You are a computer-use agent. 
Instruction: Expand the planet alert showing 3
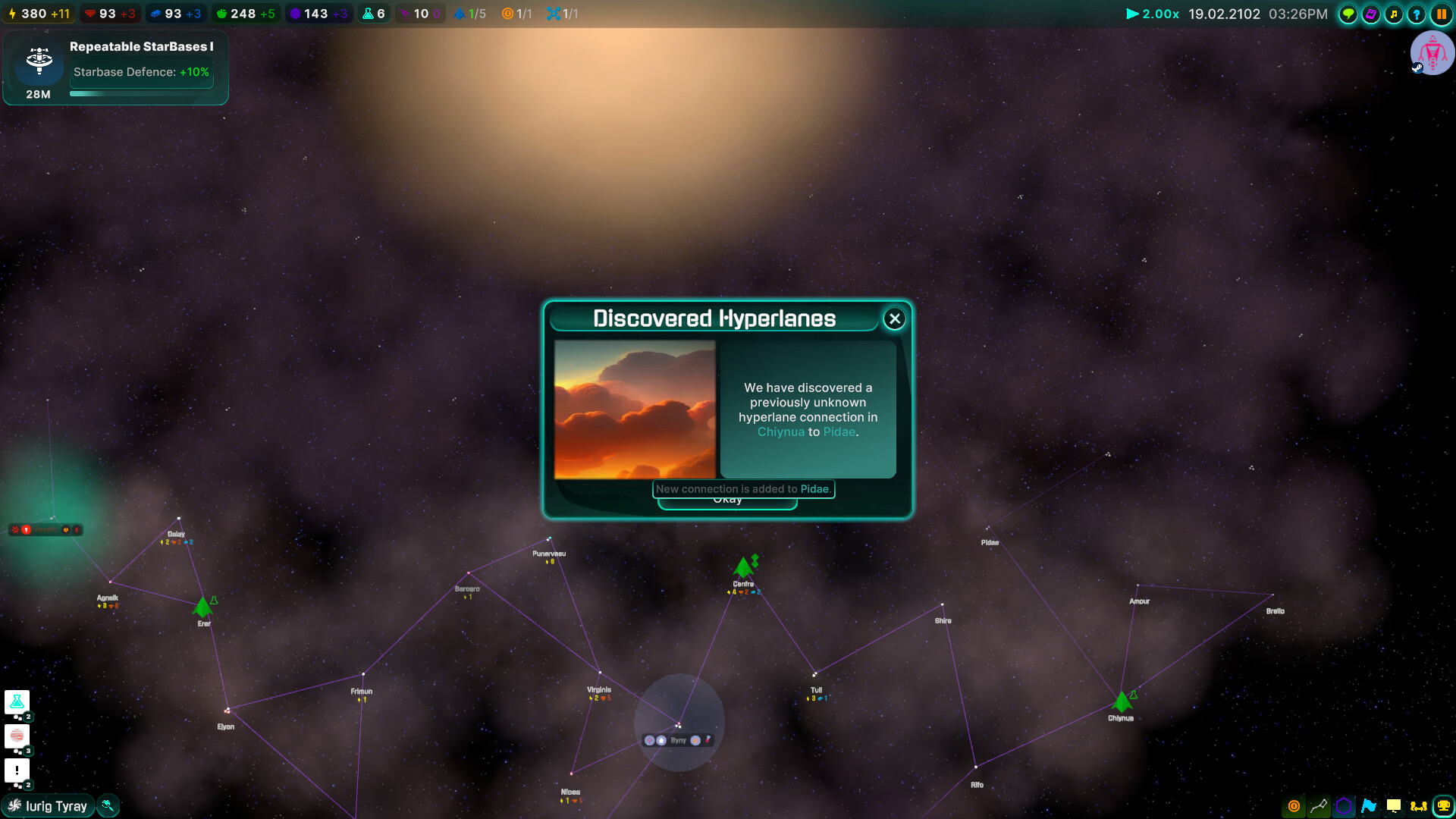click(x=17, y=736)
